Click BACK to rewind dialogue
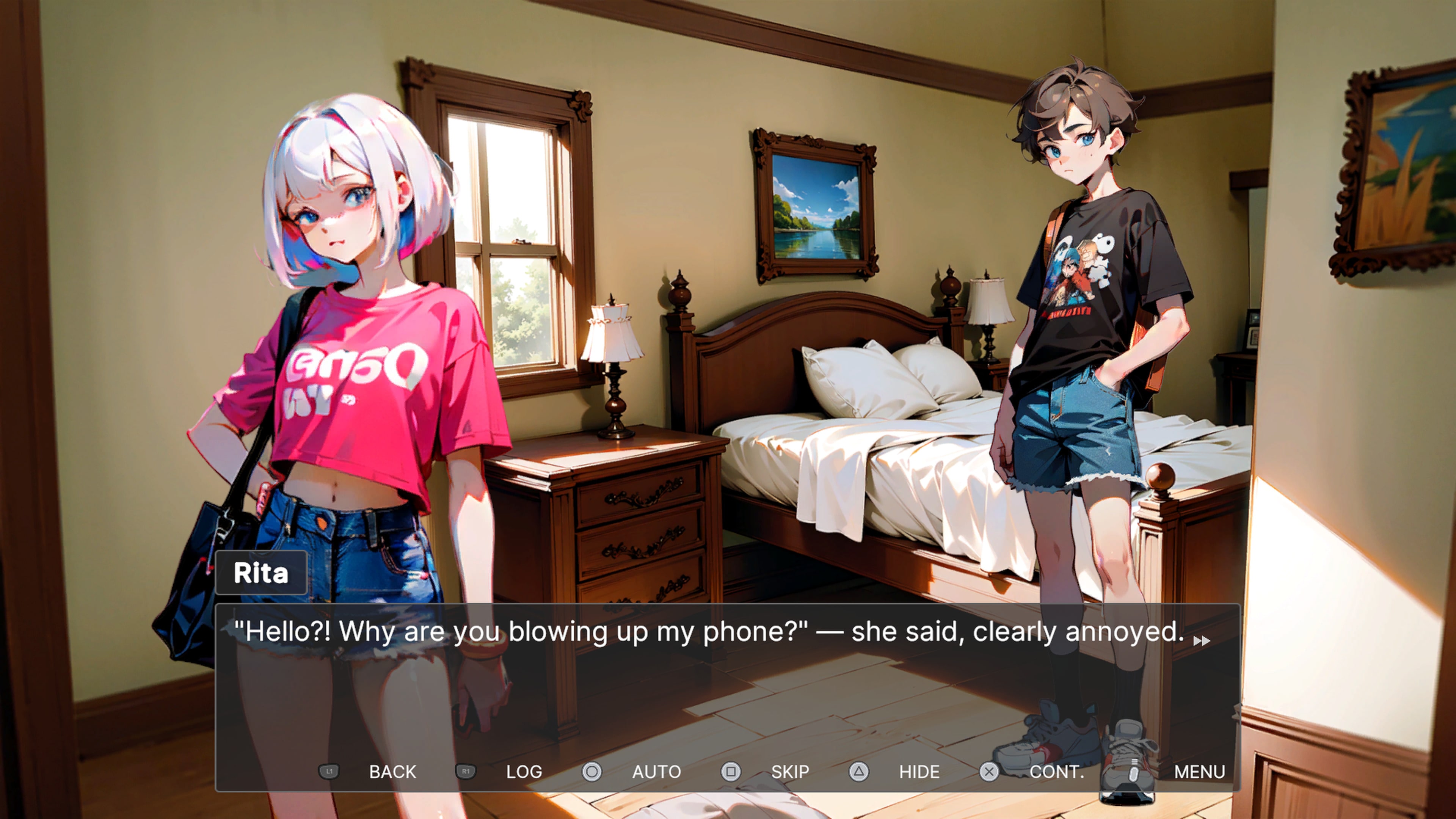1456x819 pixels. [x=393, y=772]
